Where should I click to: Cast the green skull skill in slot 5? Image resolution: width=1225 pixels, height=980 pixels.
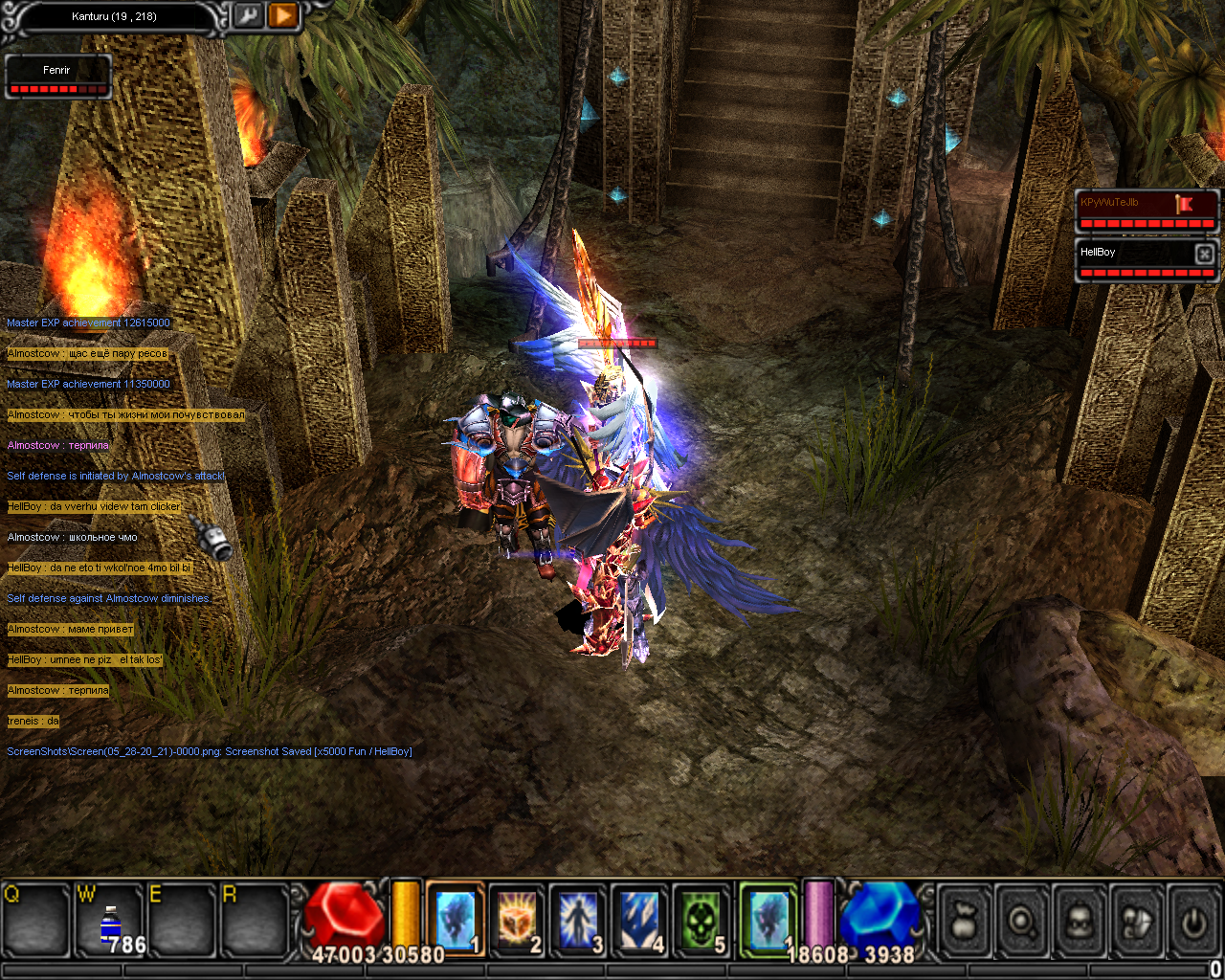click(702, 920)
